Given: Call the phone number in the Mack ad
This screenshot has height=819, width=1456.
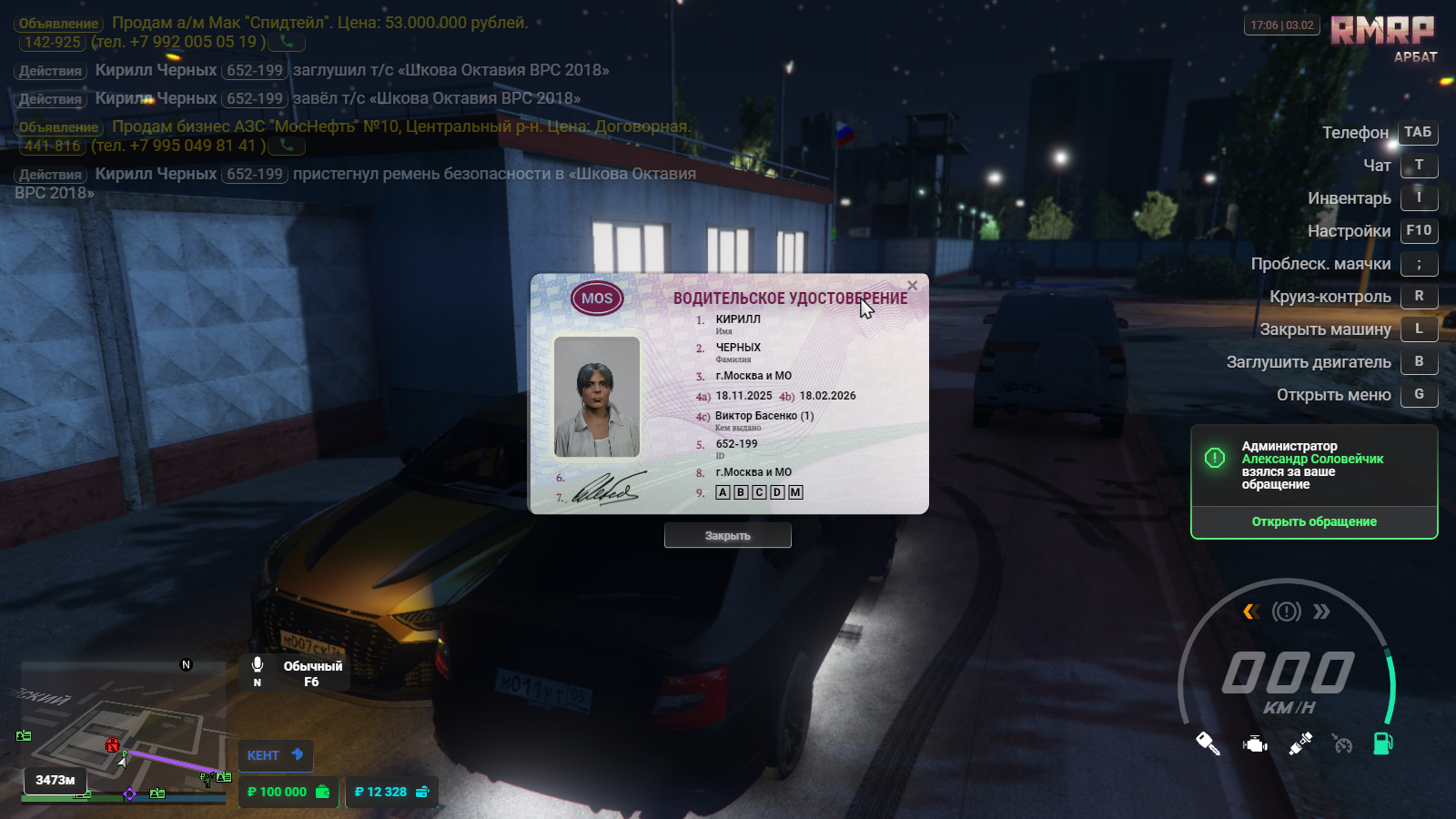Looking at the screenshot, I should point(287,42).
